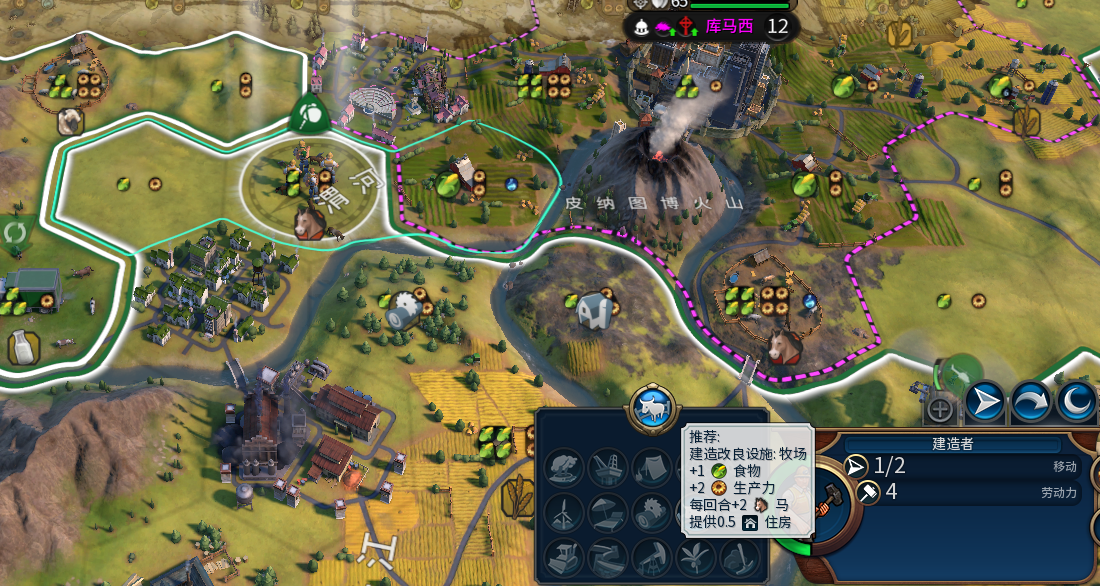This screenshot has width=1100, height=586.
Task: Open the 库马西 city banner
Action: tap(730, 26)
